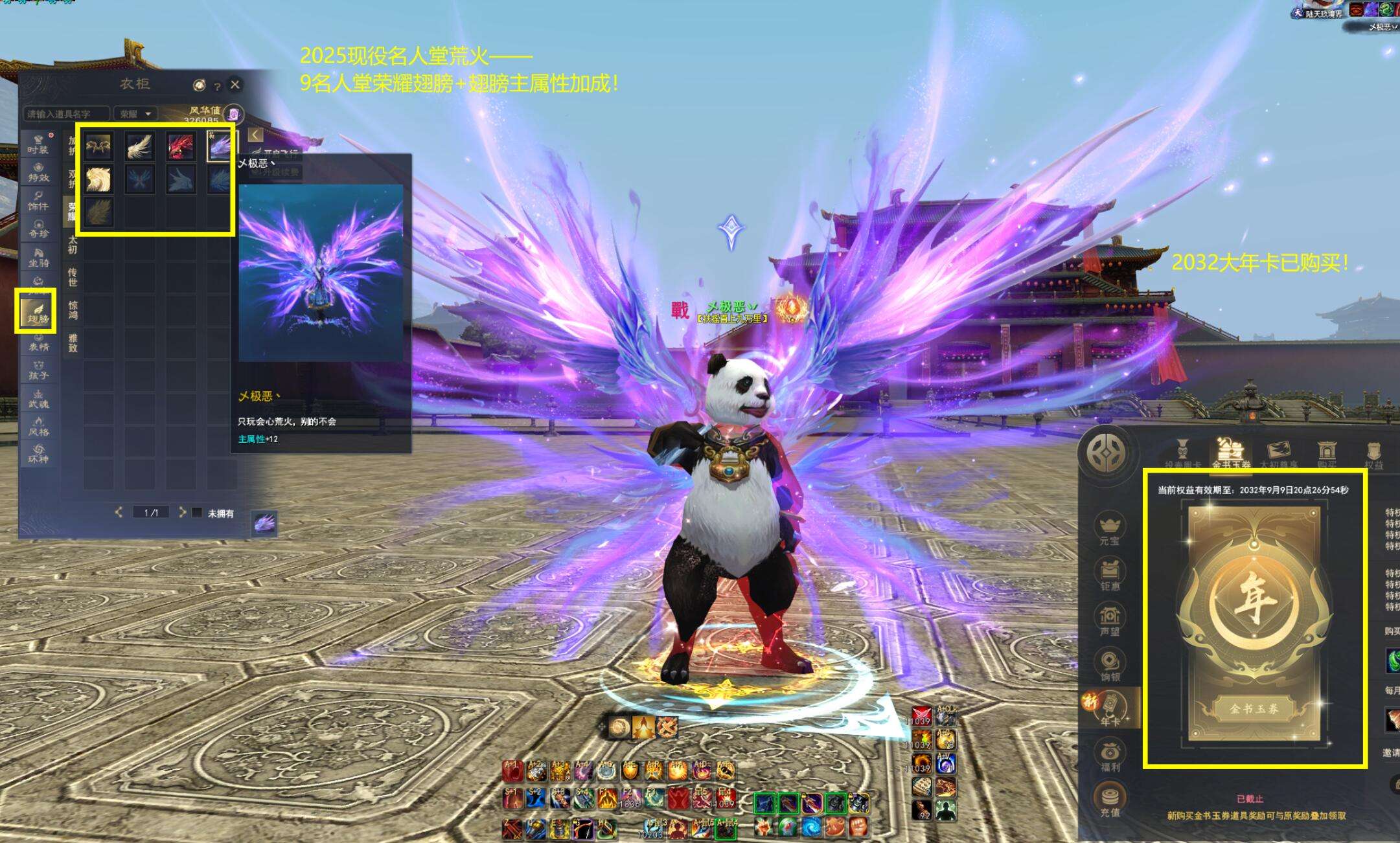This screenshot has width=1400, height=843.
Task: Select the red phoenix wings slot
Action: (180, 146)
